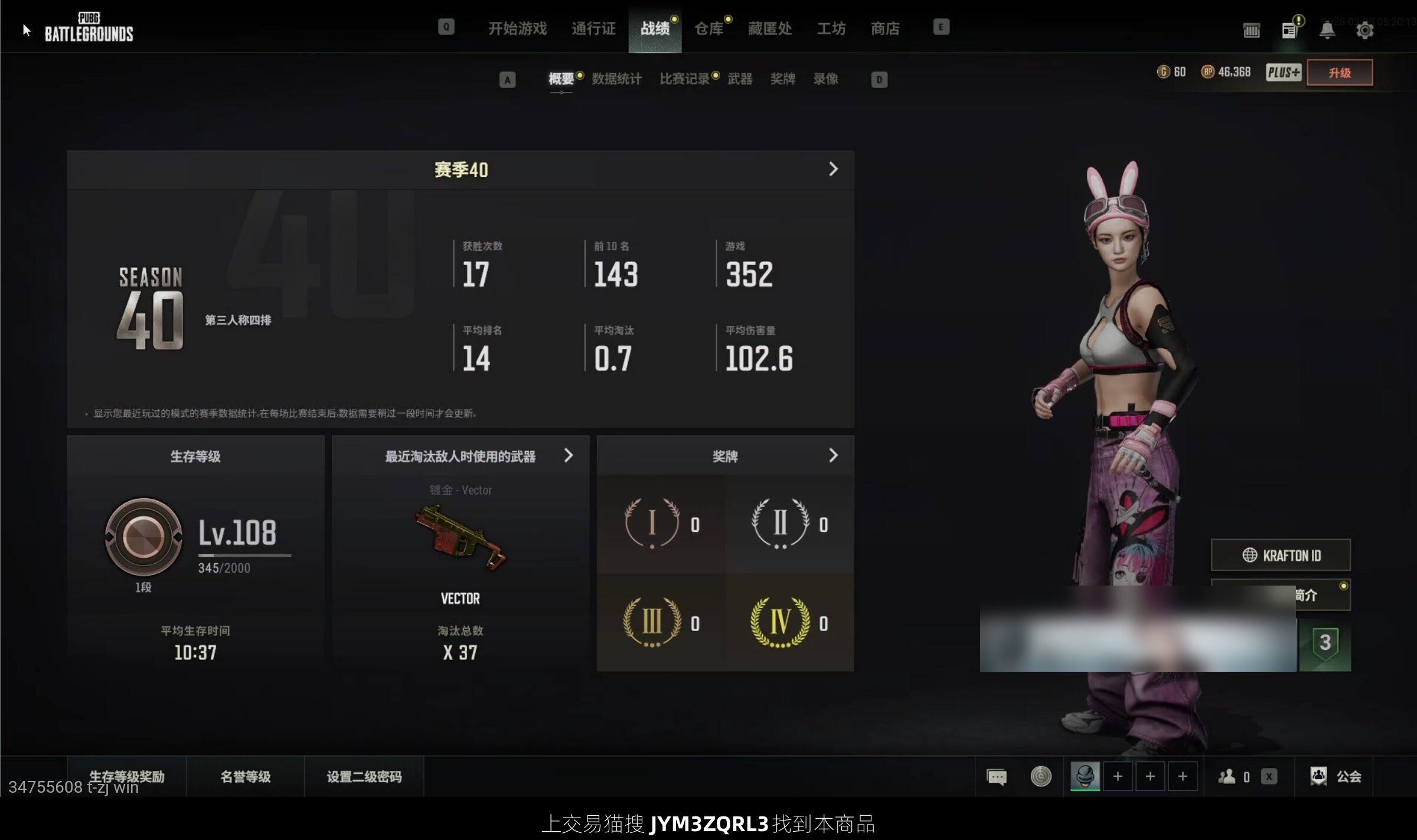
Task: Select 名誉等级 reputation level button
Action: click(246, 776)
